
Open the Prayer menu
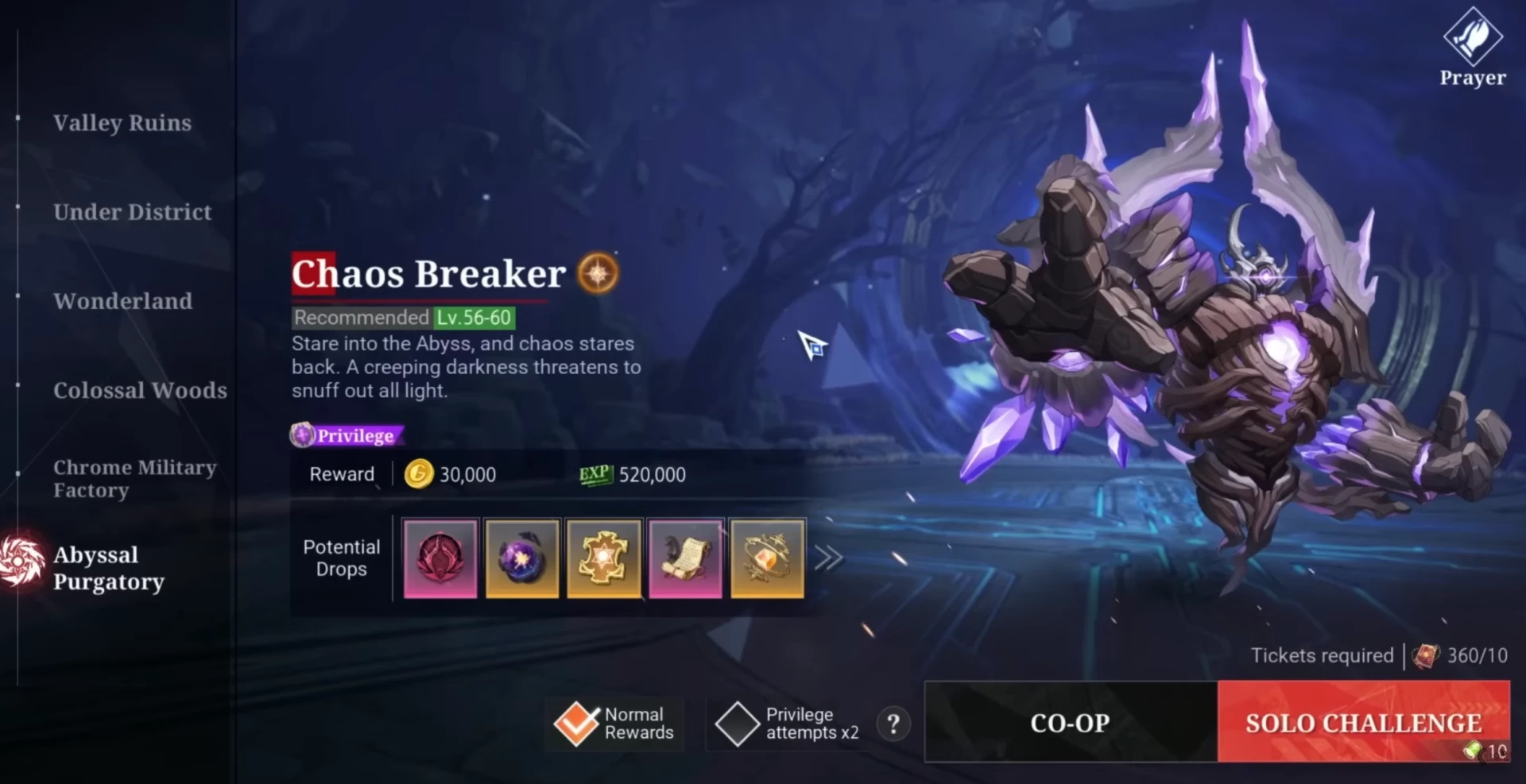[1472, 48]
